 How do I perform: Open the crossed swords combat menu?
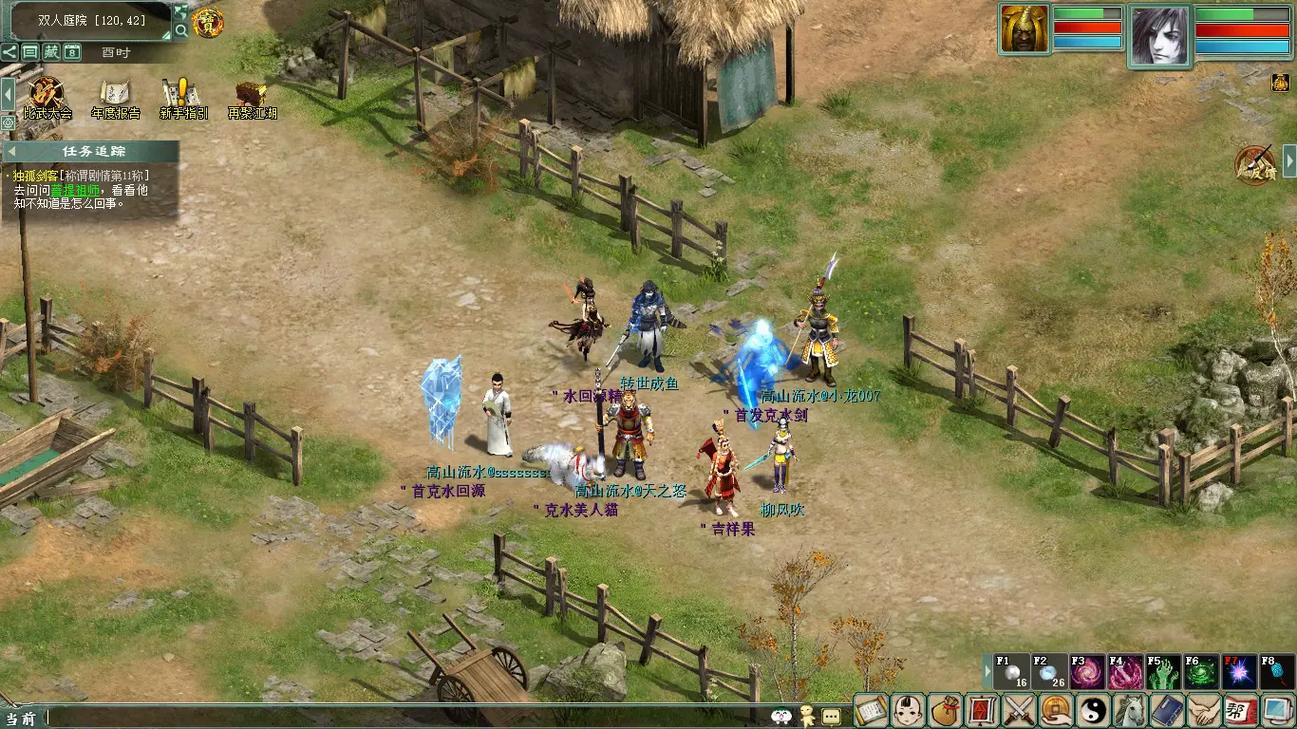pyautogui.click(x=1019, y=711)
